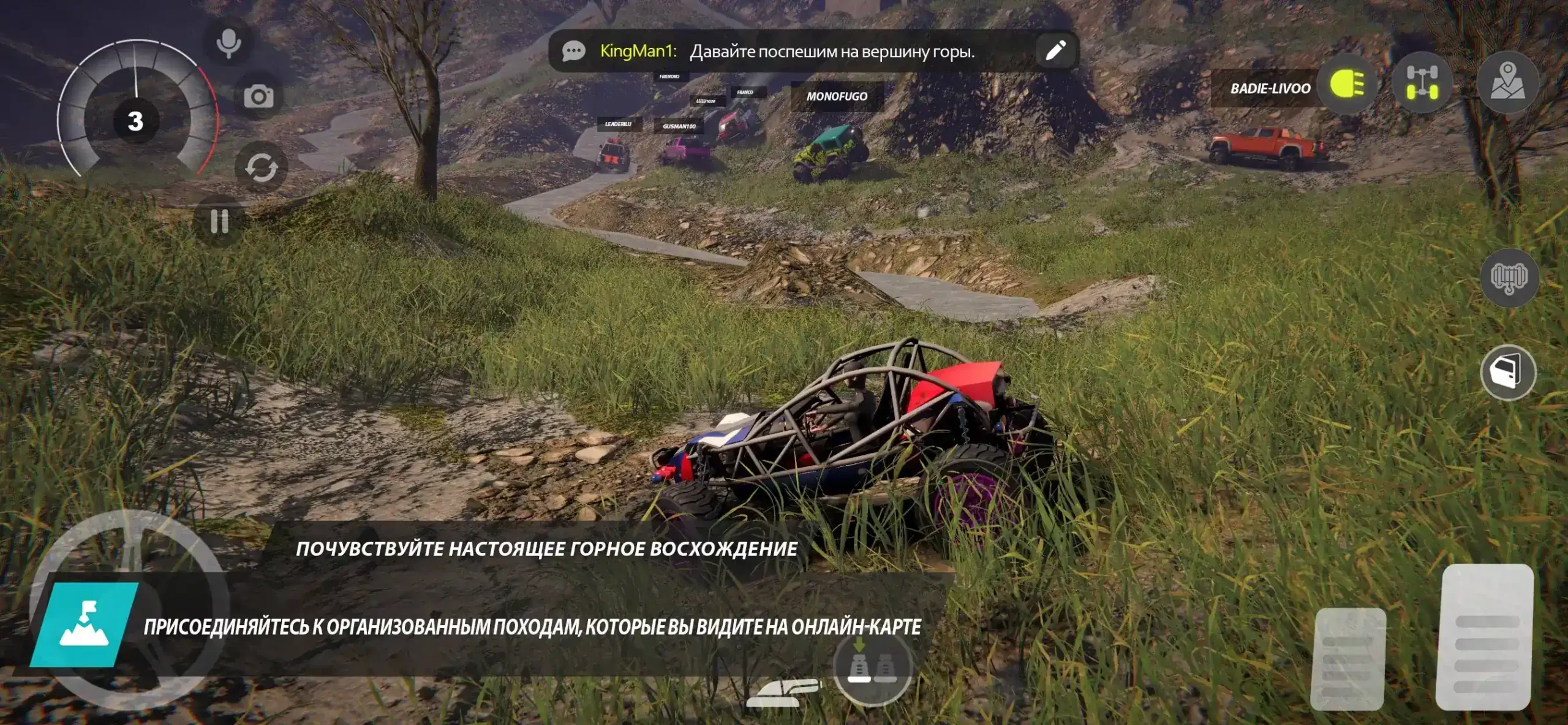This screenshot has height=725, width=1568.
Task: Pause the game
Action: coord(219,221)
